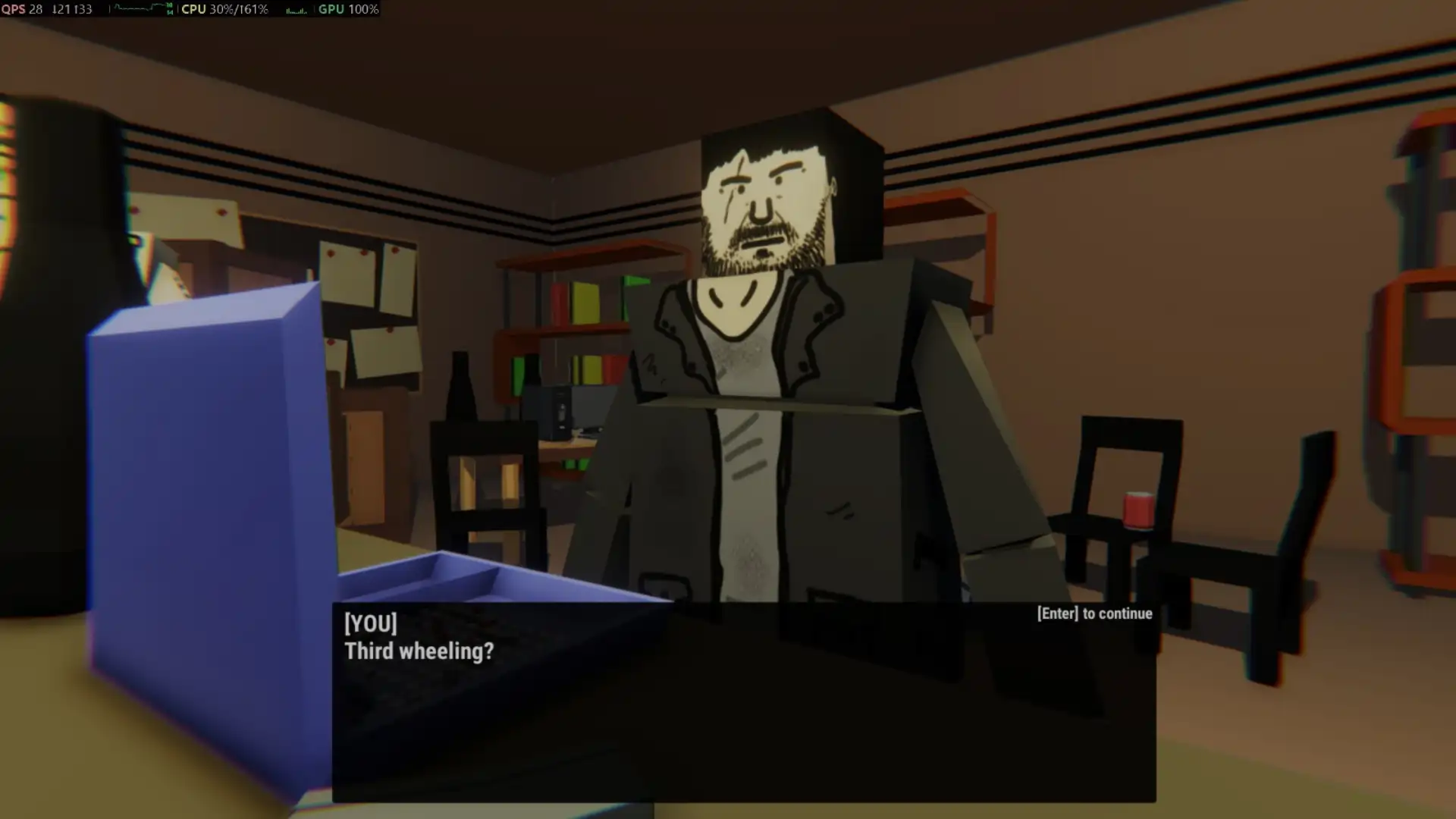Viewport: 1456px width, 819px height.
Task: Click the 'Third wheeling?' dialogue line
Action: tap(419, 651)
